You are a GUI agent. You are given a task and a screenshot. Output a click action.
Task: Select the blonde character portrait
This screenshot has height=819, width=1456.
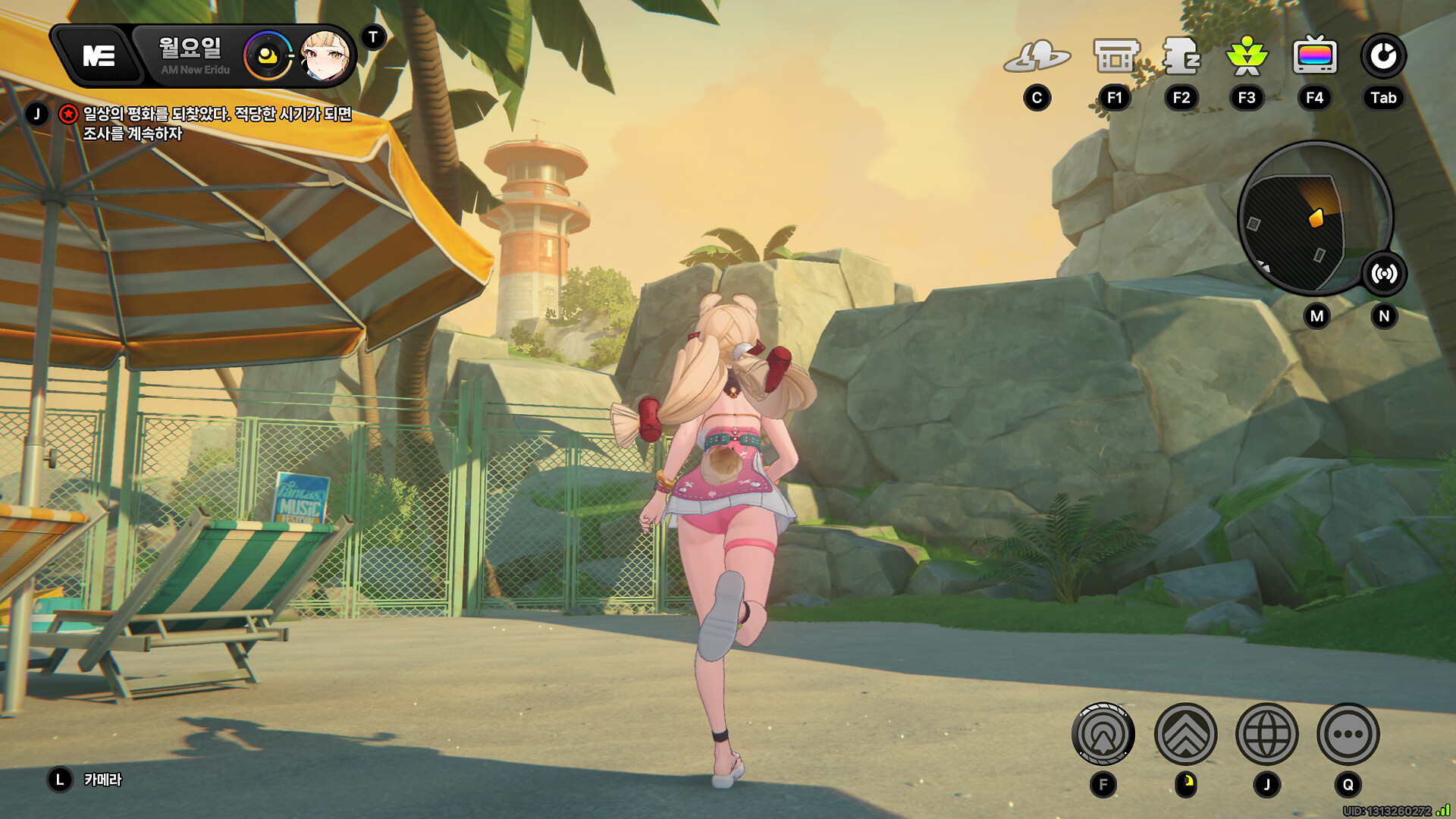click(x=325, y=56)
